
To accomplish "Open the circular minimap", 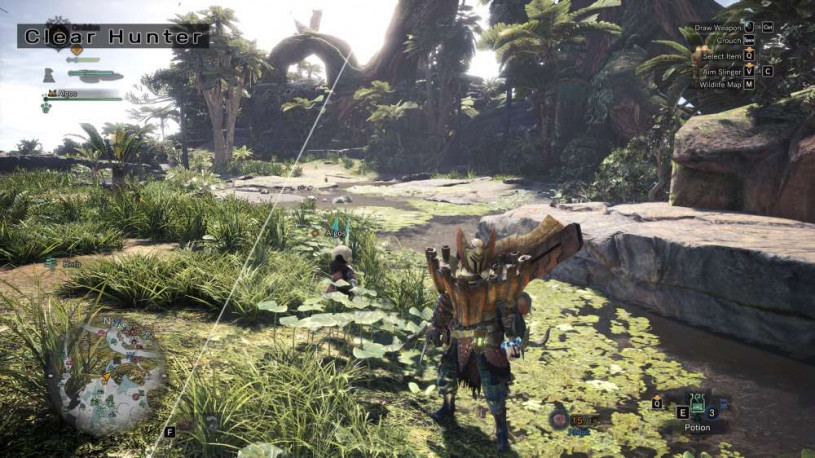I will point(108,374).
